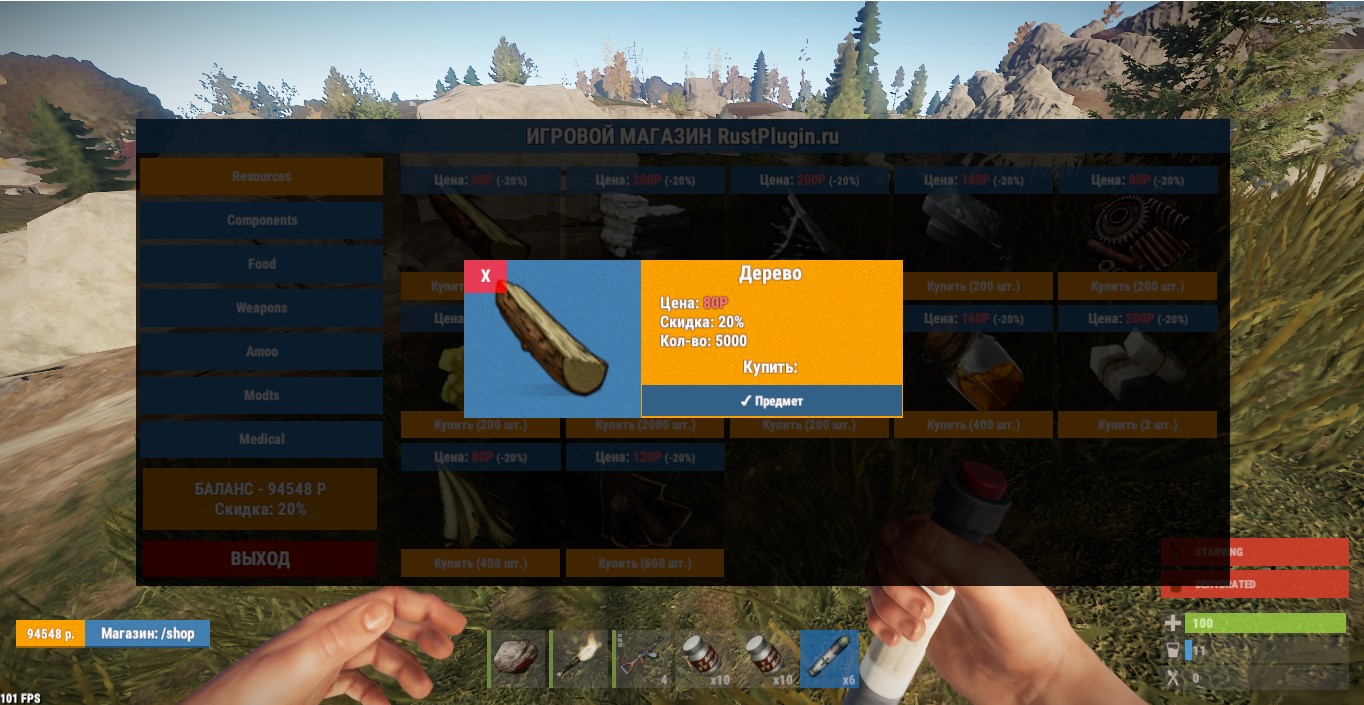Select the Food category
Image resolution: width=1364 pixels, height=705 pixels.
coord(261,264)
